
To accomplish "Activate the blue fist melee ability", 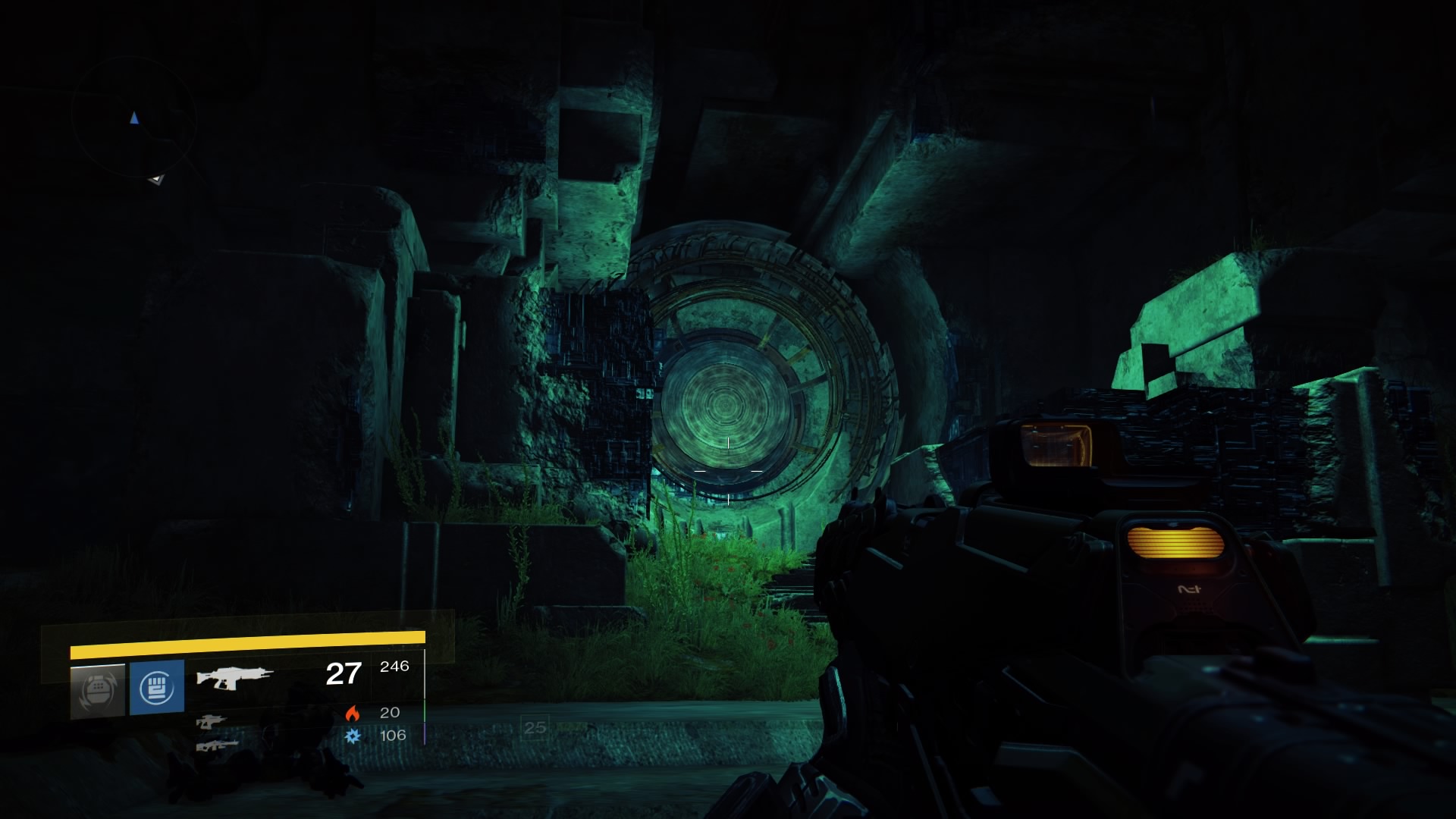I will [x=157, y=688].
